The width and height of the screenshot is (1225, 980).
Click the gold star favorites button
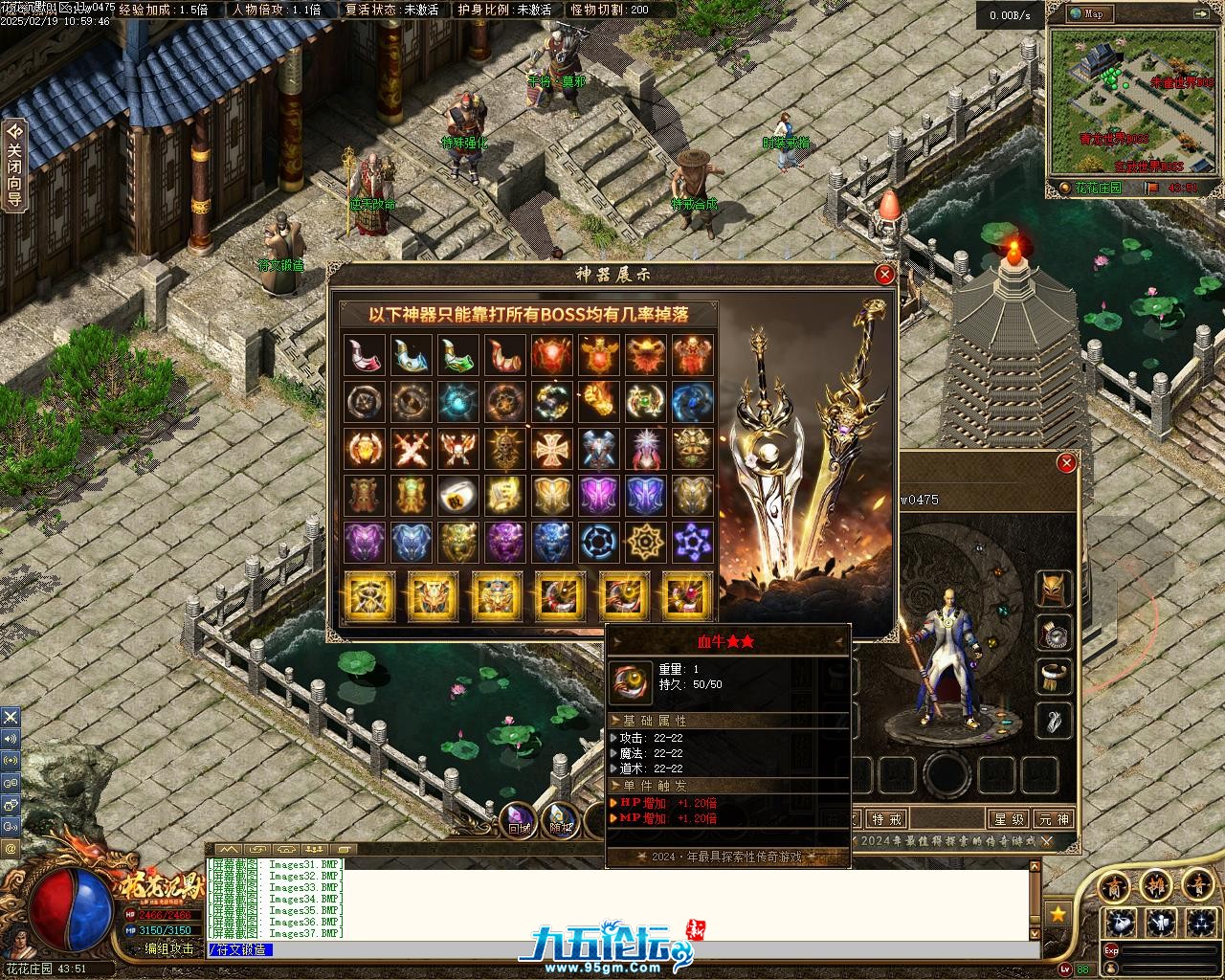pos(1058,914)
